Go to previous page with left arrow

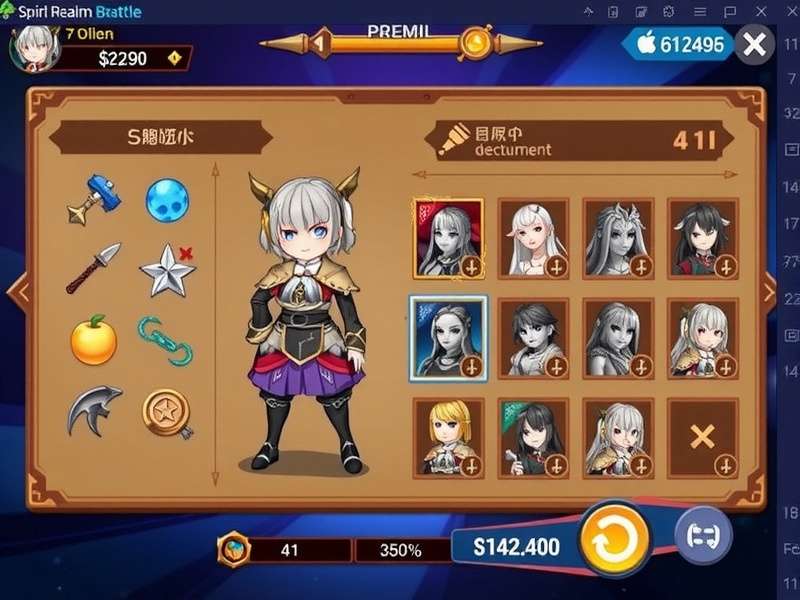16,291
